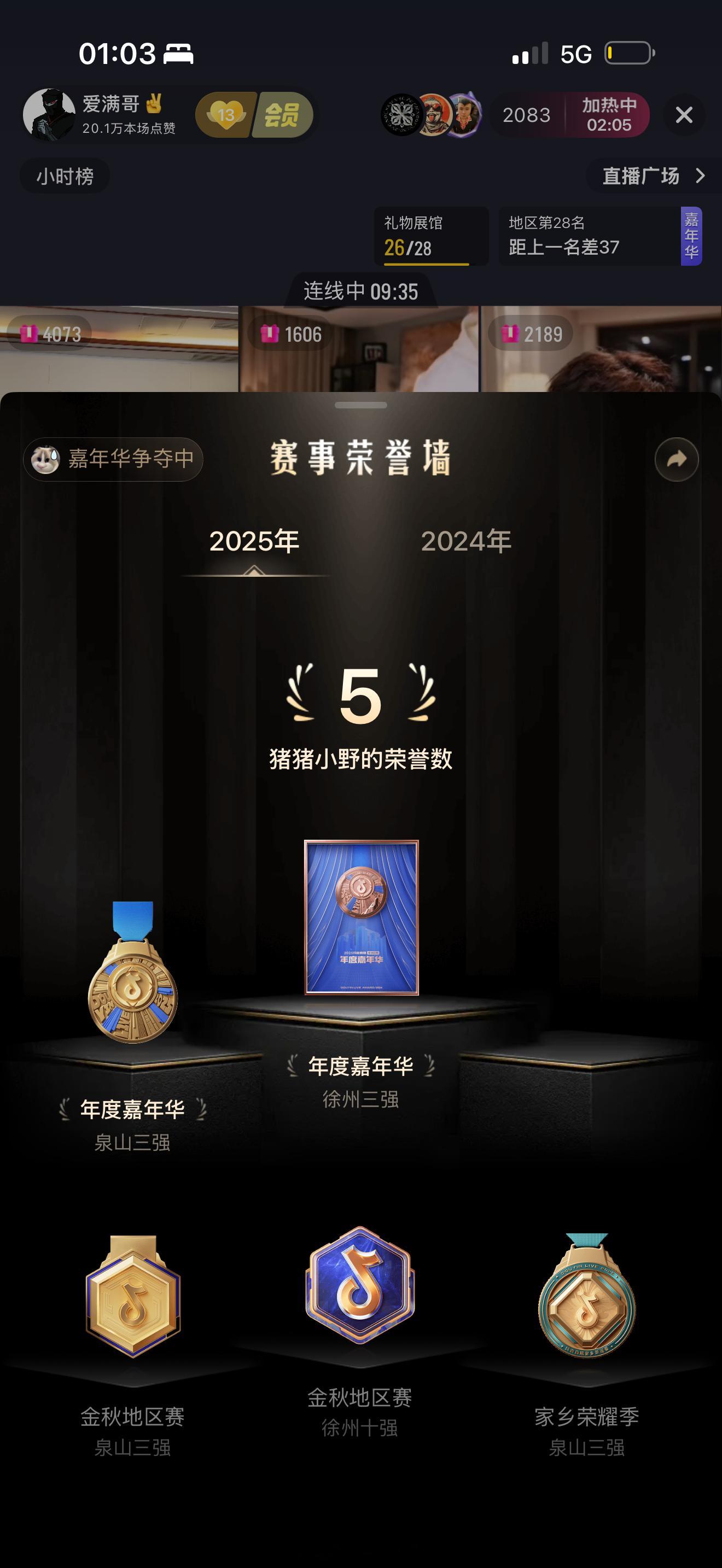Click the viewer gift count 4073 badge
This screenshot has width=722, height=1568.
tap(49, 334)
